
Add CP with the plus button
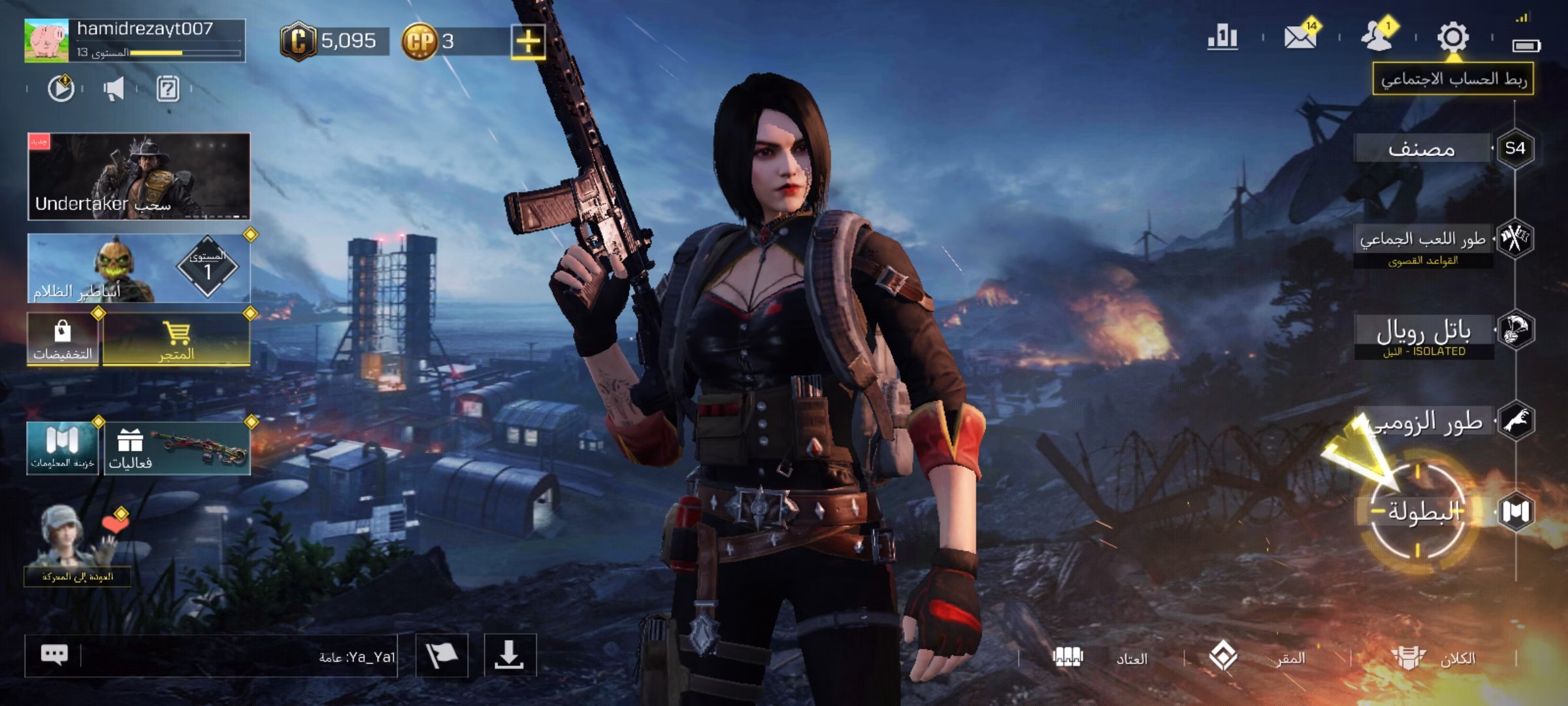click(x=528, y=42)
